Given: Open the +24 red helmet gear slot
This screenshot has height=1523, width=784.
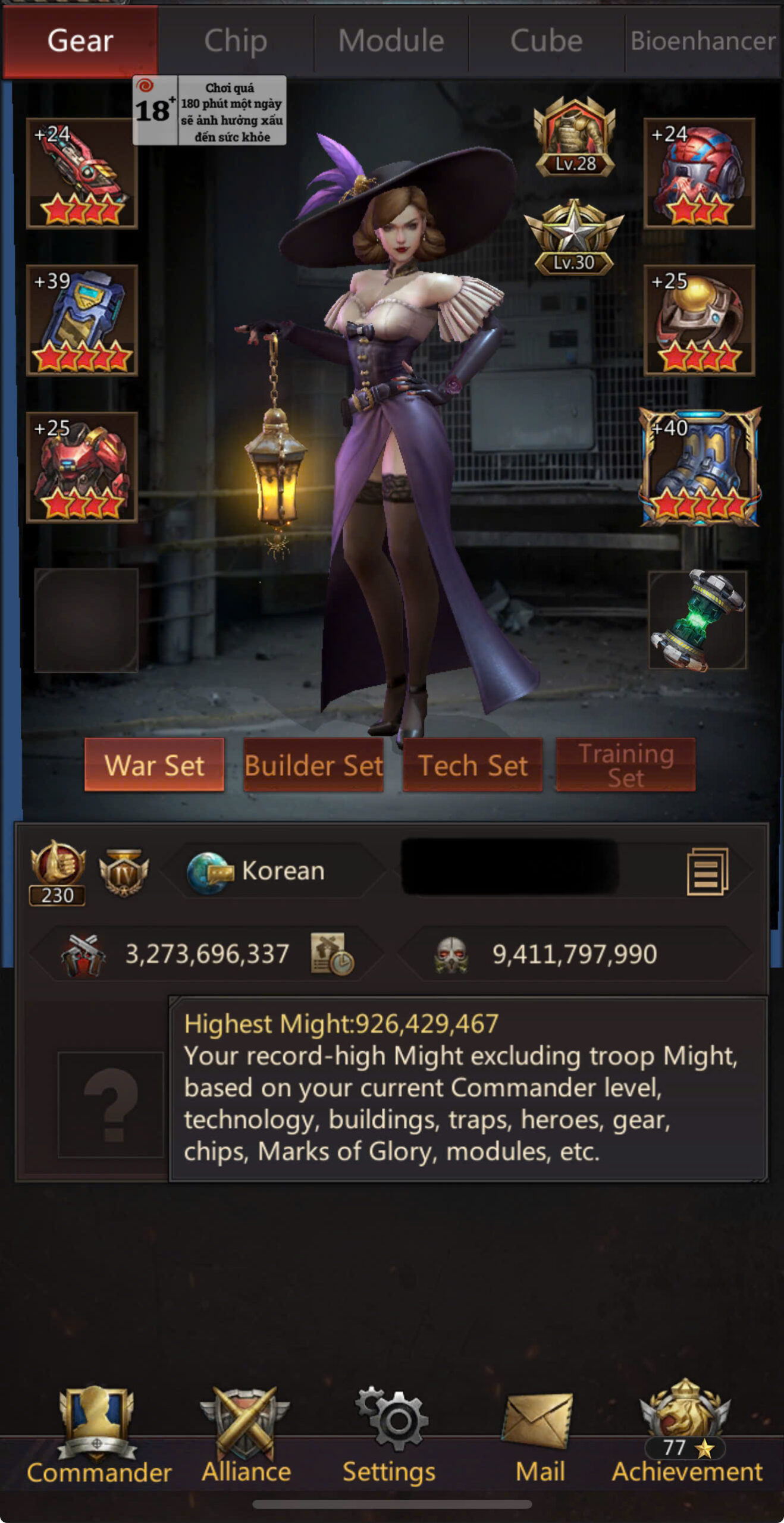Looking at the screenshot, I should [699, 173].
